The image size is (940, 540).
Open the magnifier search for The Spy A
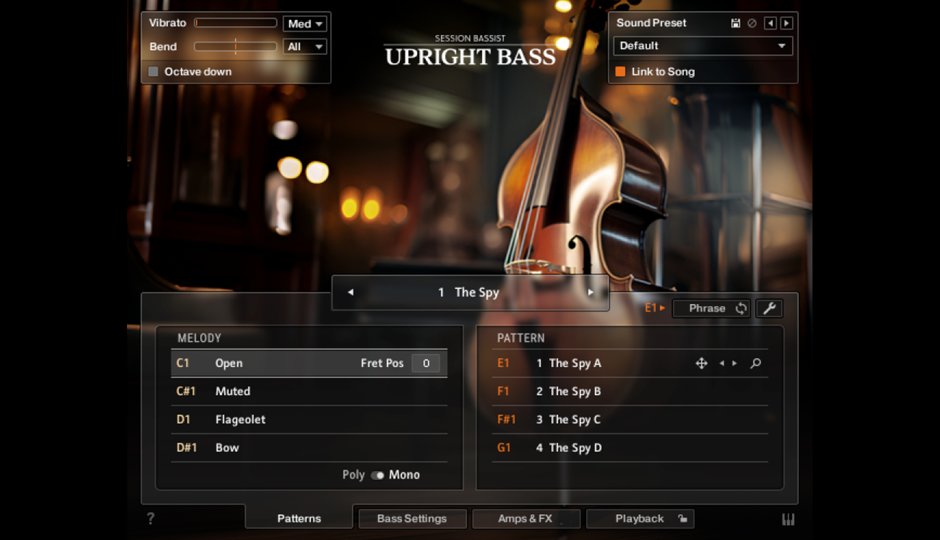pyautogui.click(x=756, y=363)
